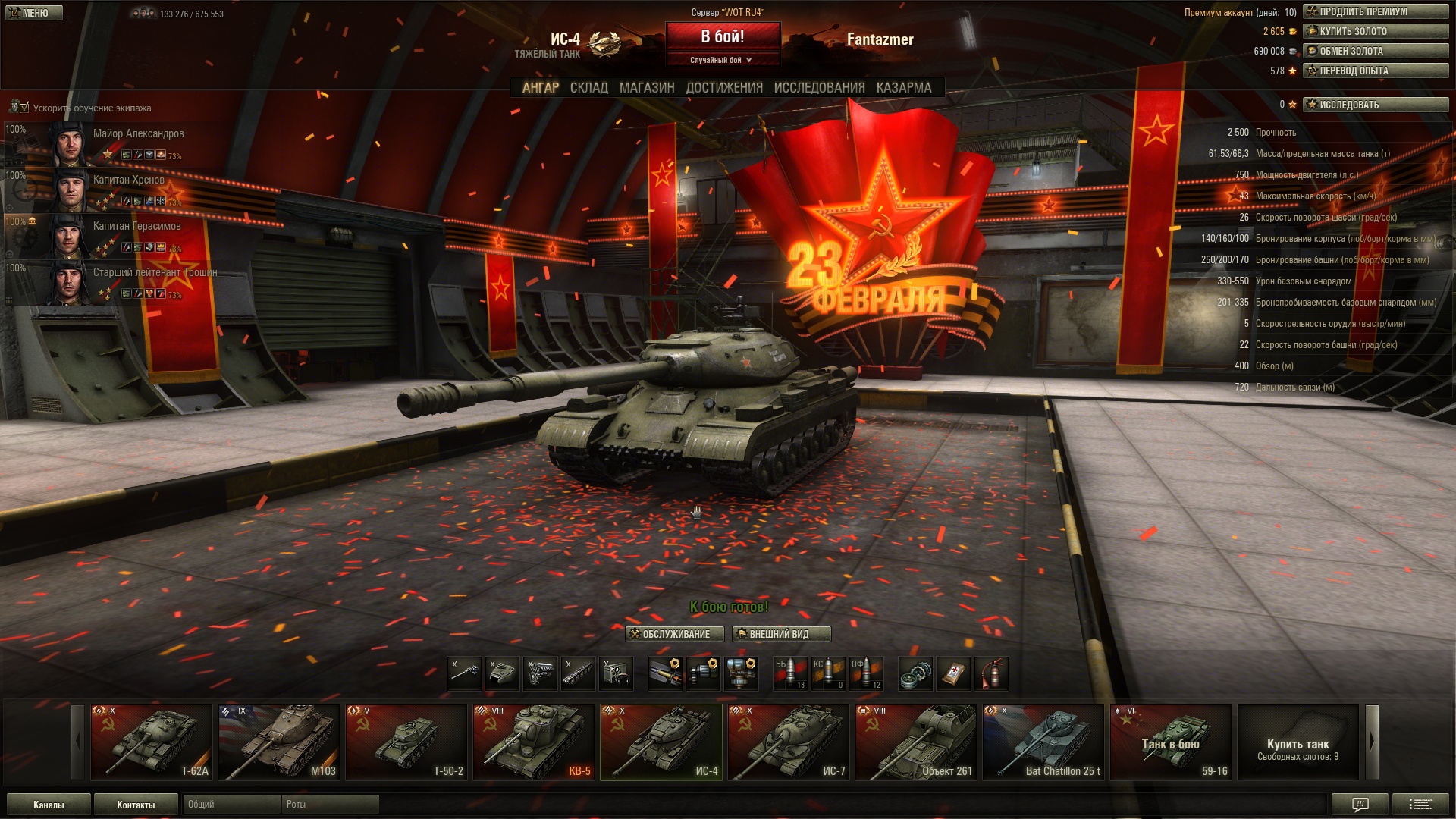This screenshot has height=819, width=1456.
Task: Open ПЕРЕВОД ОПЫТА conversion
Action: coord(1376,71)
